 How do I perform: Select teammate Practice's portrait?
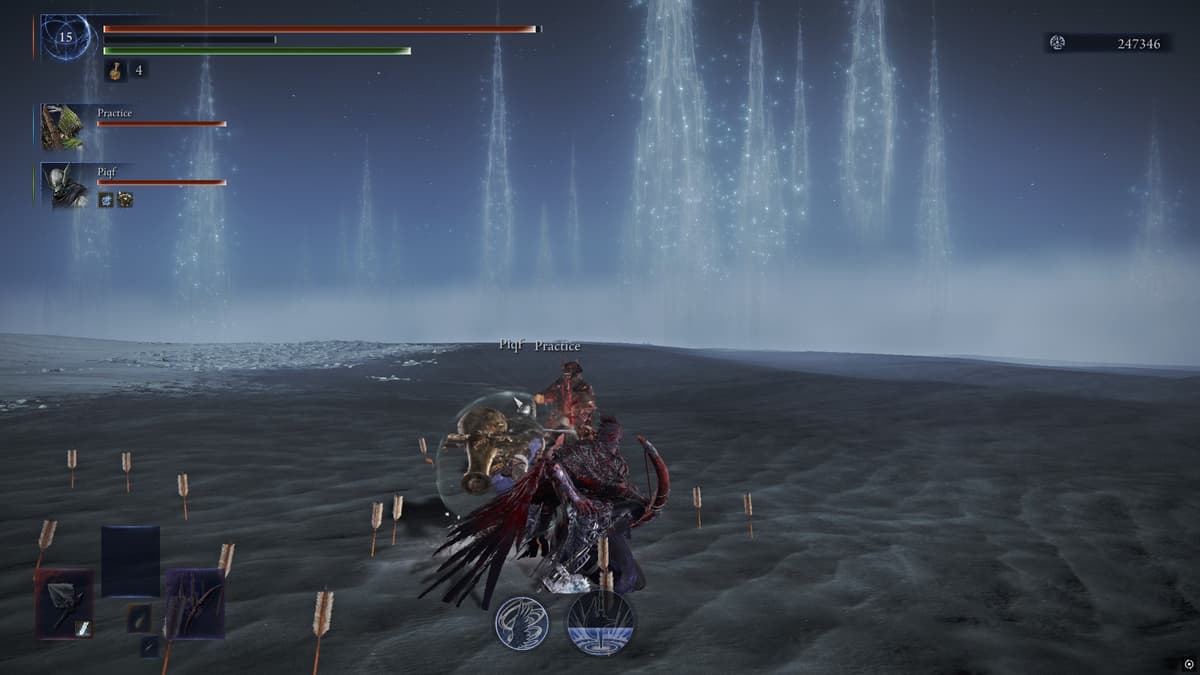point(63,127)
